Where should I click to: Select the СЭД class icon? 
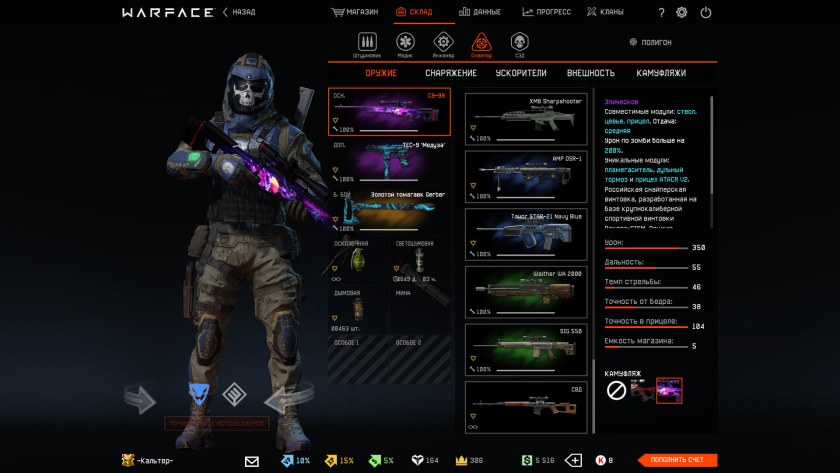[x=518, y=43]
